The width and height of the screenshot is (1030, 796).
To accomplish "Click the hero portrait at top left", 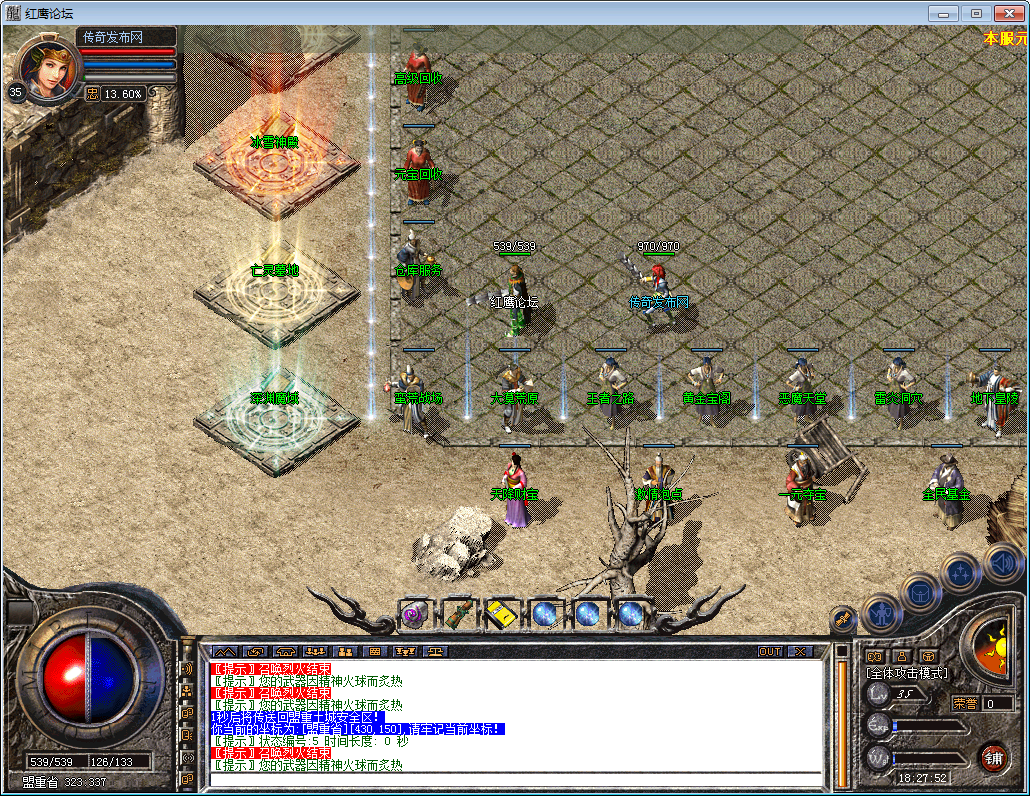I will [49, 68].
